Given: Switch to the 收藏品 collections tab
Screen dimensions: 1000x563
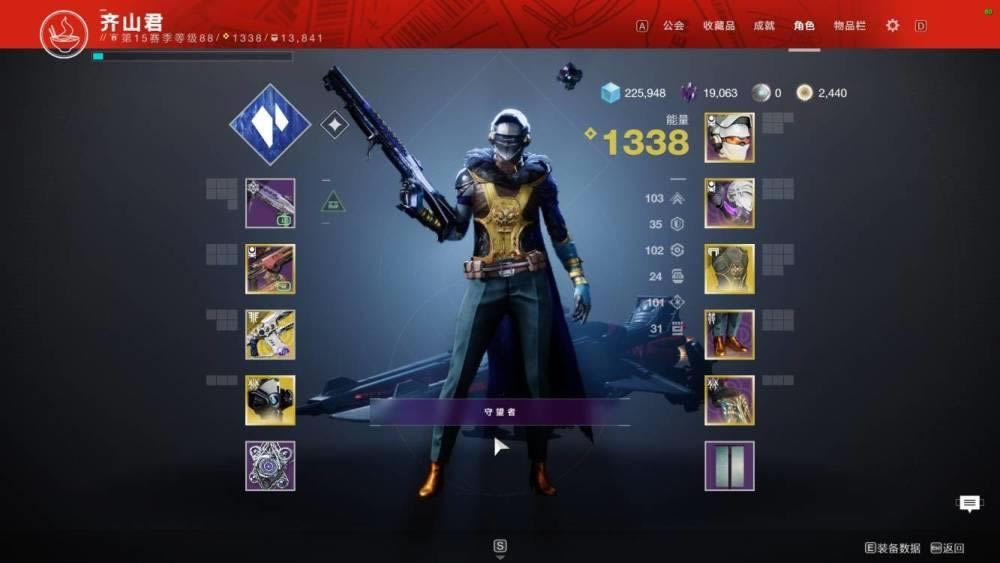Looking at the screenshot, I should (x=718, y=25).
